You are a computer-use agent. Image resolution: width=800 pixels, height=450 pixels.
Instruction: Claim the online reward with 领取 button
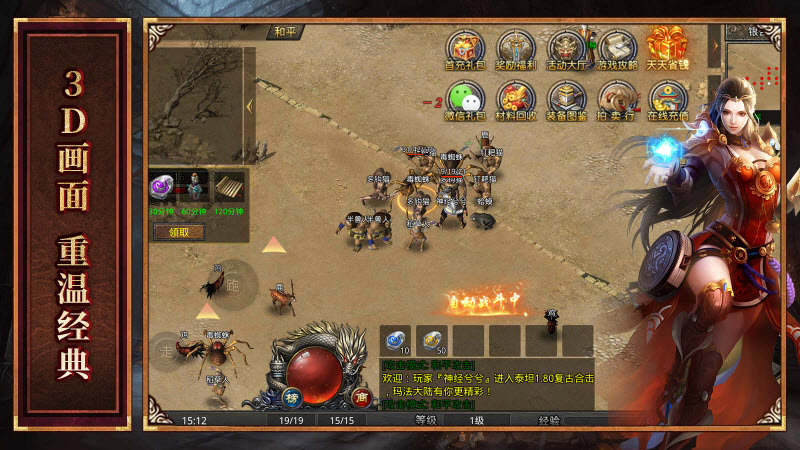(x=178, y=232)
